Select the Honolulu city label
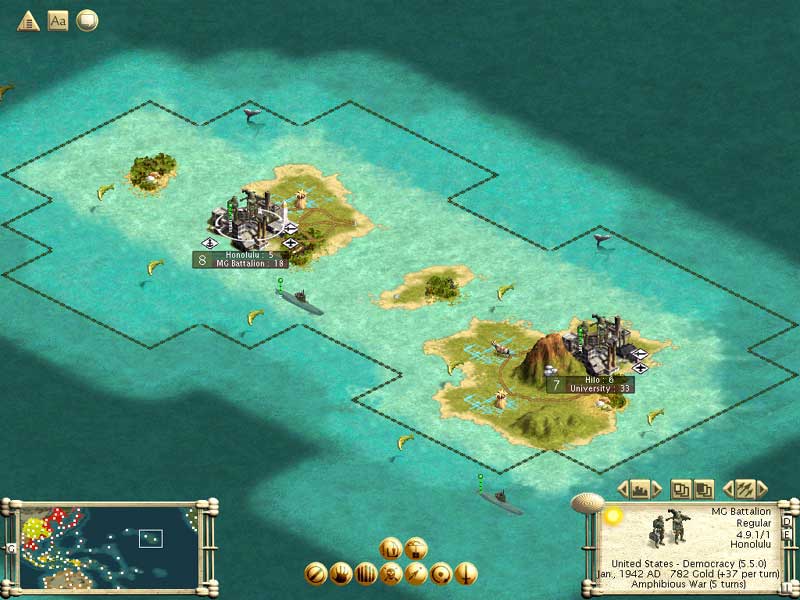The height and width of the screenshot is (600, 800). (248, 259)
